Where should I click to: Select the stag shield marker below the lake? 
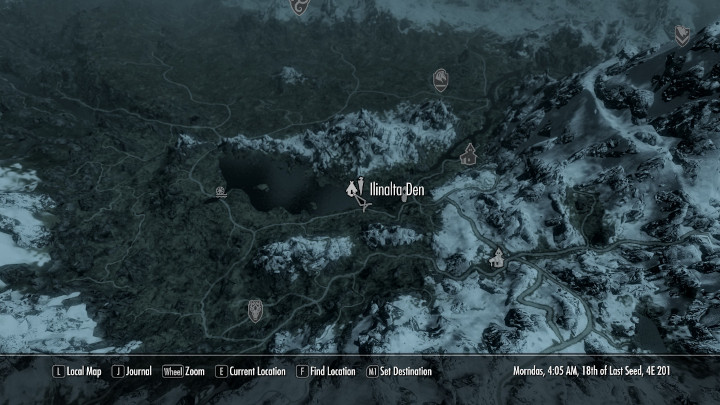[x=255, y=310]
